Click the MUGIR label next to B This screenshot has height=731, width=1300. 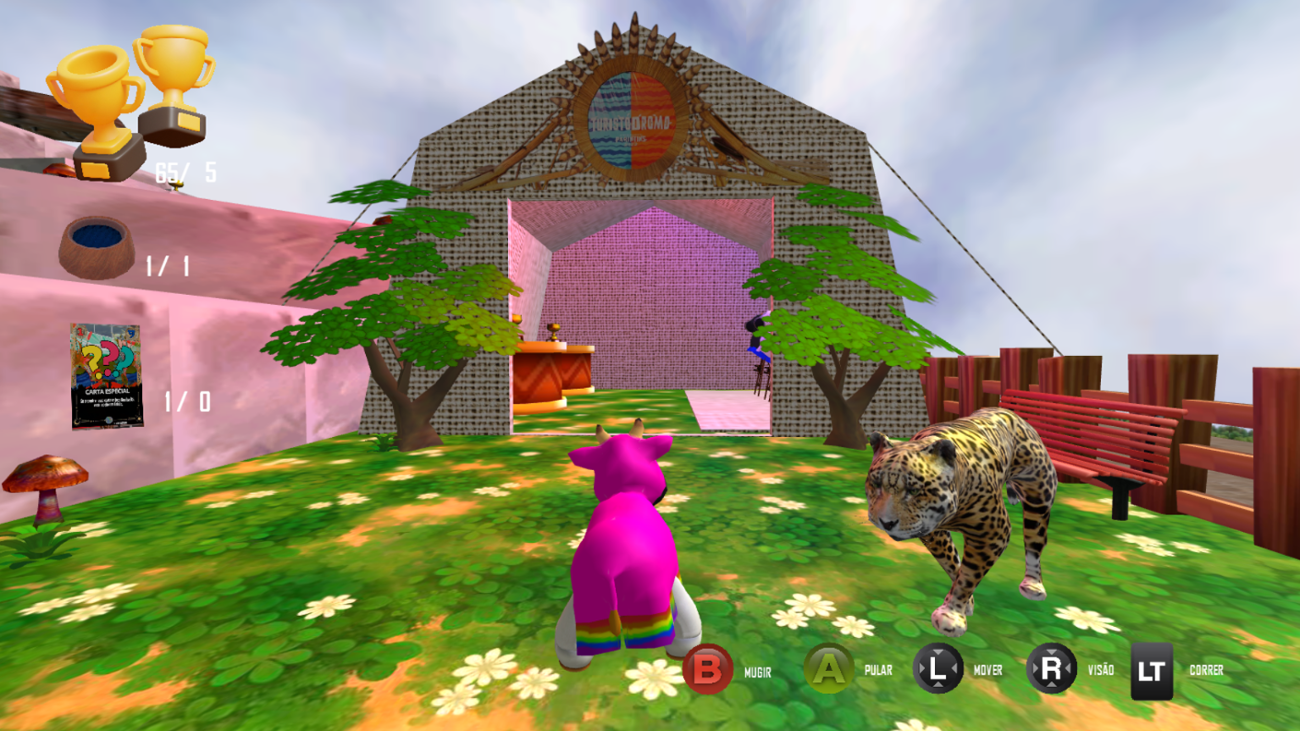coord(757,671)
